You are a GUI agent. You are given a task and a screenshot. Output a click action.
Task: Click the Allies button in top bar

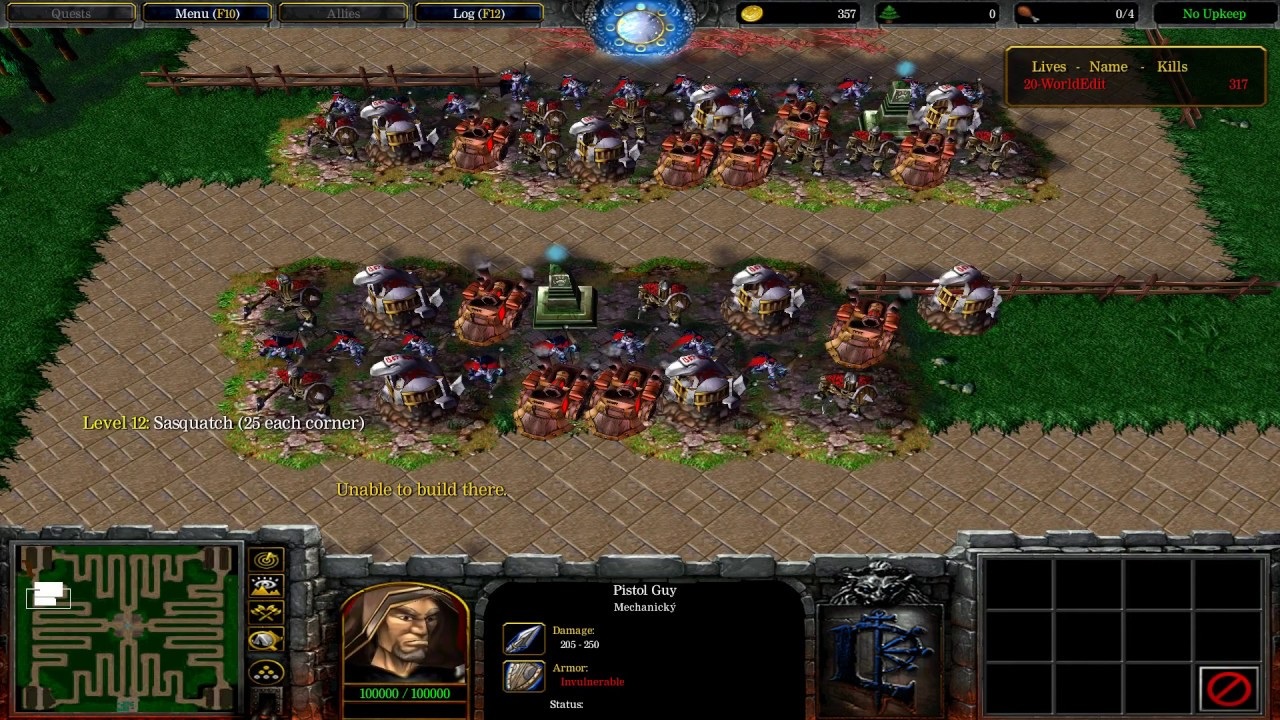coord(343,14)
